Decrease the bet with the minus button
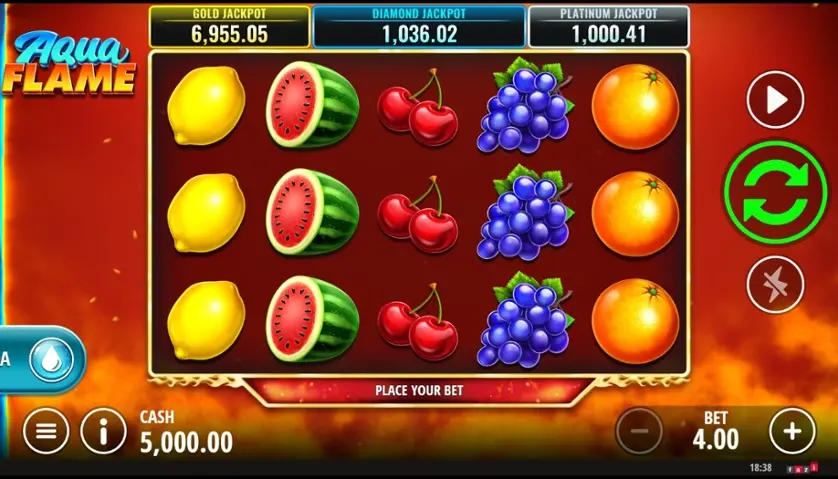Image resolution: width=838 pixels, height=479 pixels. 639,432
